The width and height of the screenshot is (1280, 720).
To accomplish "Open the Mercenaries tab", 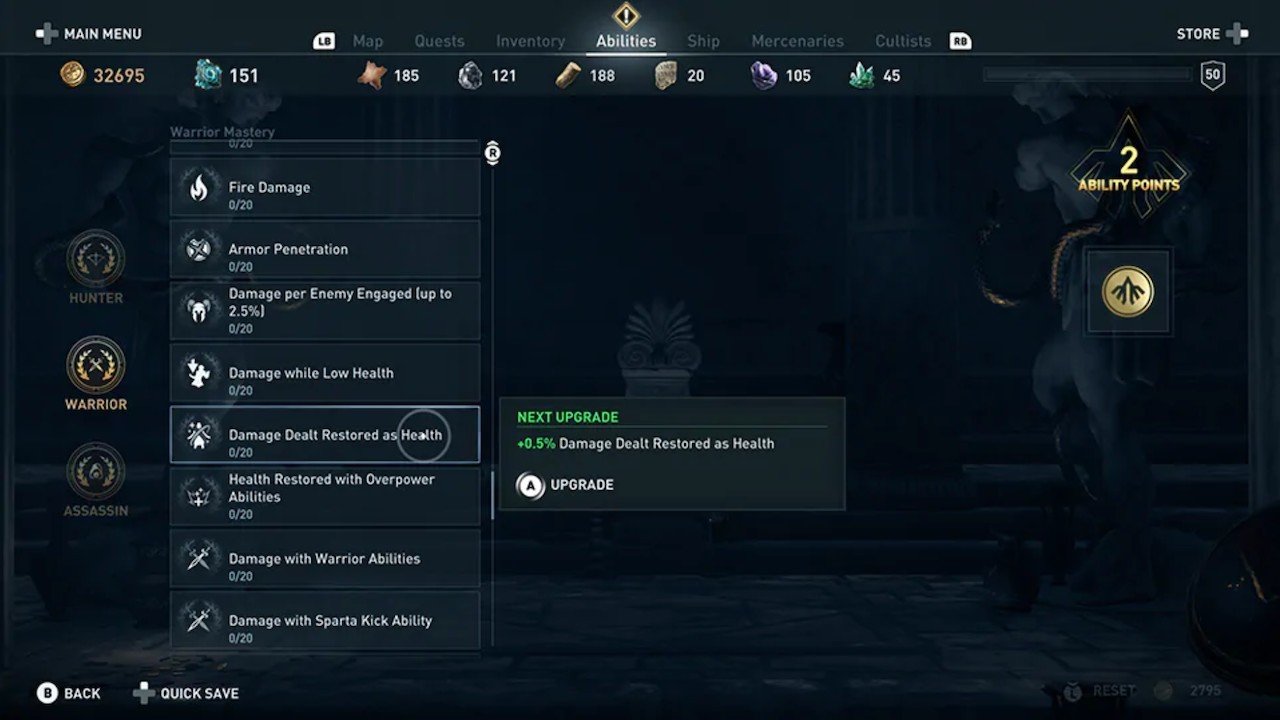I will (x=797, y=41).
